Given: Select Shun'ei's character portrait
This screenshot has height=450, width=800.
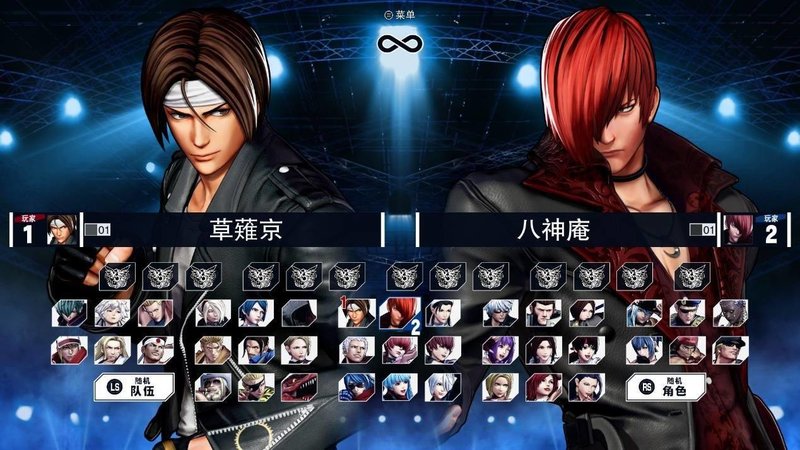Looking at the screenshot, I should click(x=68, y=314).
